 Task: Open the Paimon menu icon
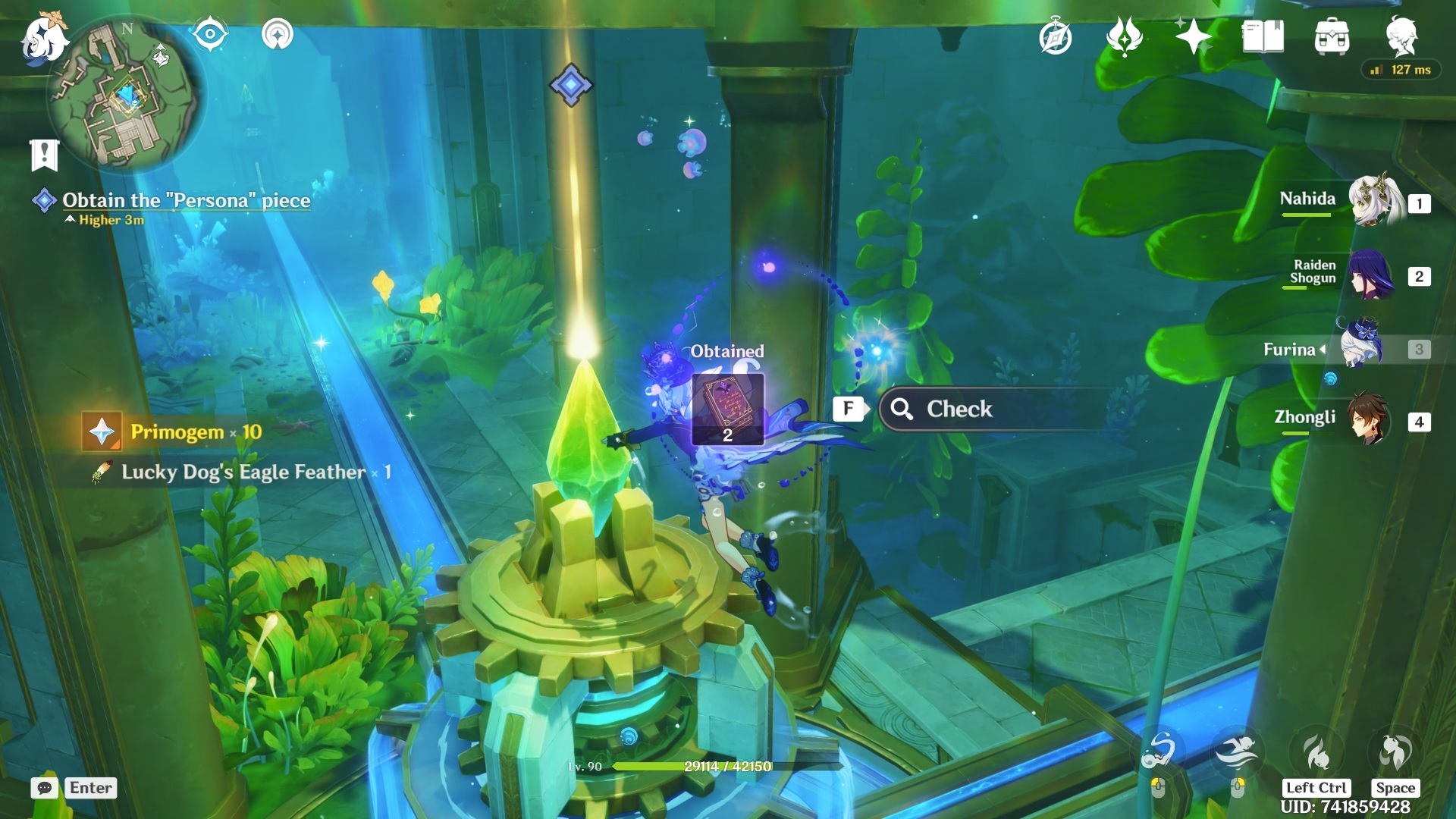click(x=43, y=38)
